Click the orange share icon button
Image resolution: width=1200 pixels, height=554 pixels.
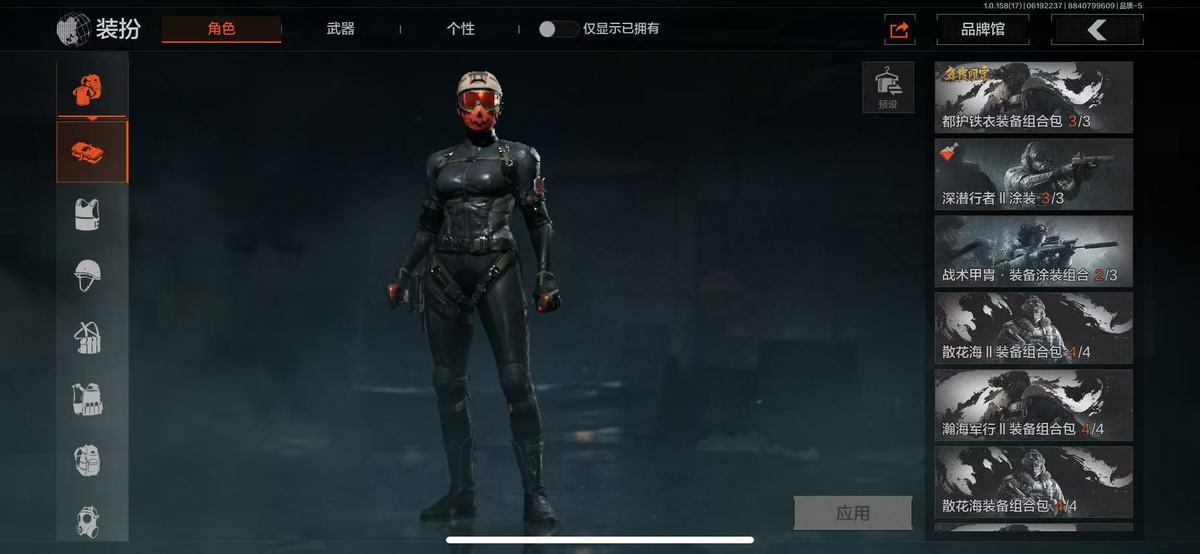click(900, 30)
